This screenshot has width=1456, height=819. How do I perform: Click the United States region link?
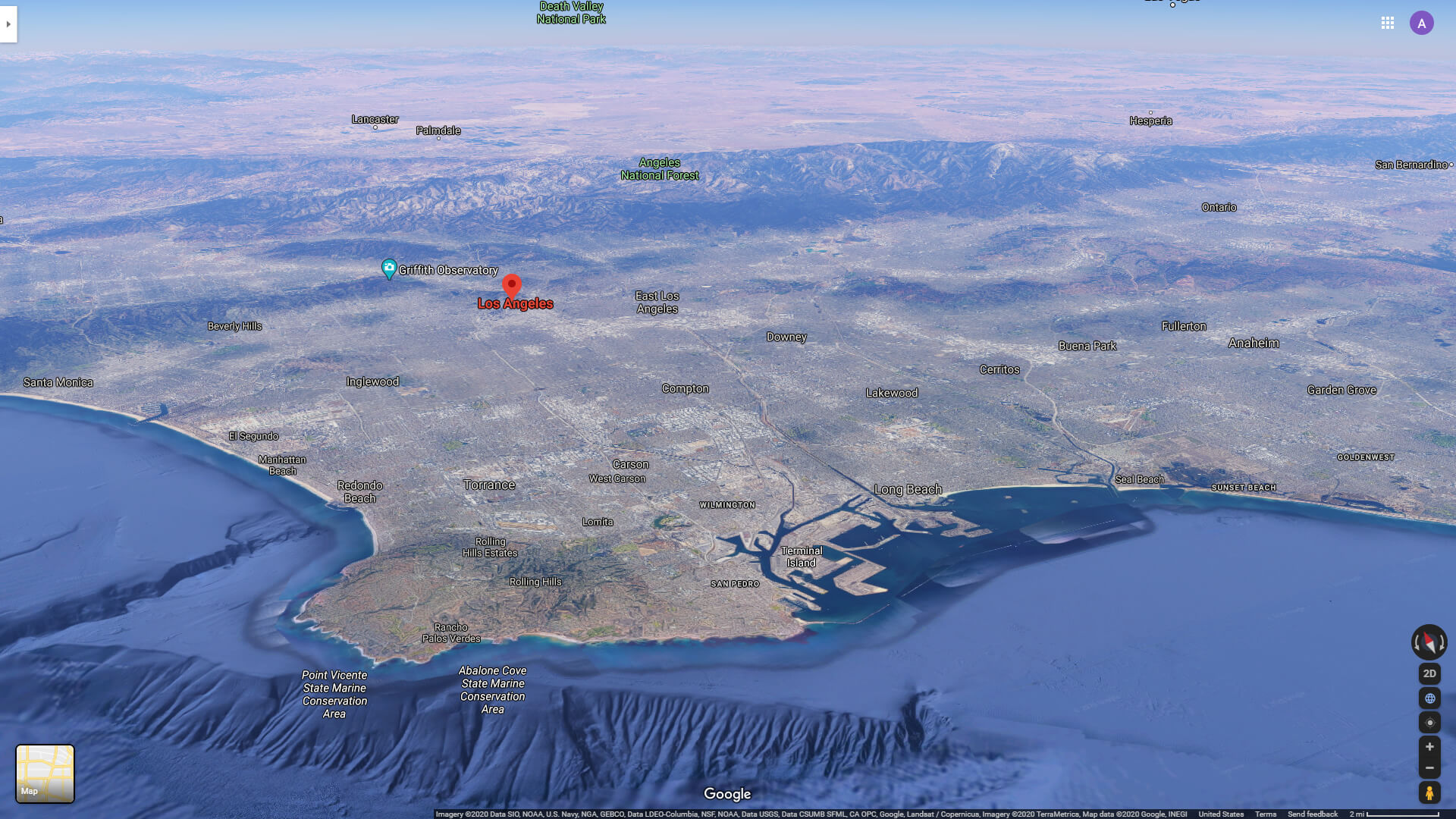(x=1222, y=814)
